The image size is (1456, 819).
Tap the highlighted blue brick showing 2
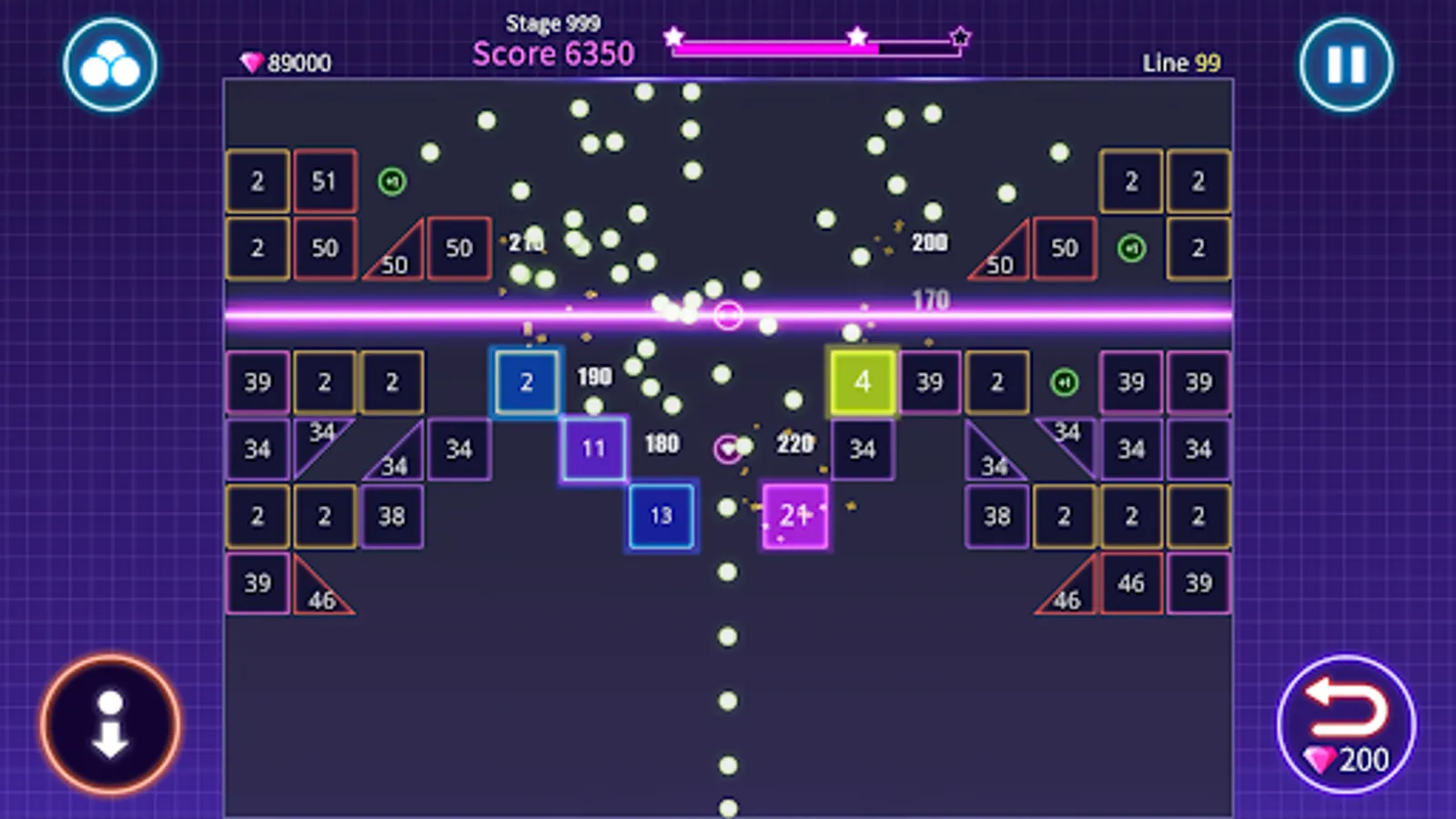pyautogui.click(x=527, y=382)
